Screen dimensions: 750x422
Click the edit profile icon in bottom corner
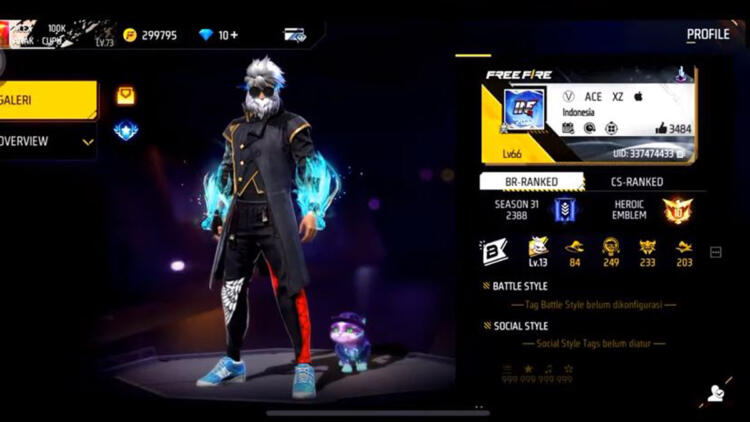click(716, 394)
